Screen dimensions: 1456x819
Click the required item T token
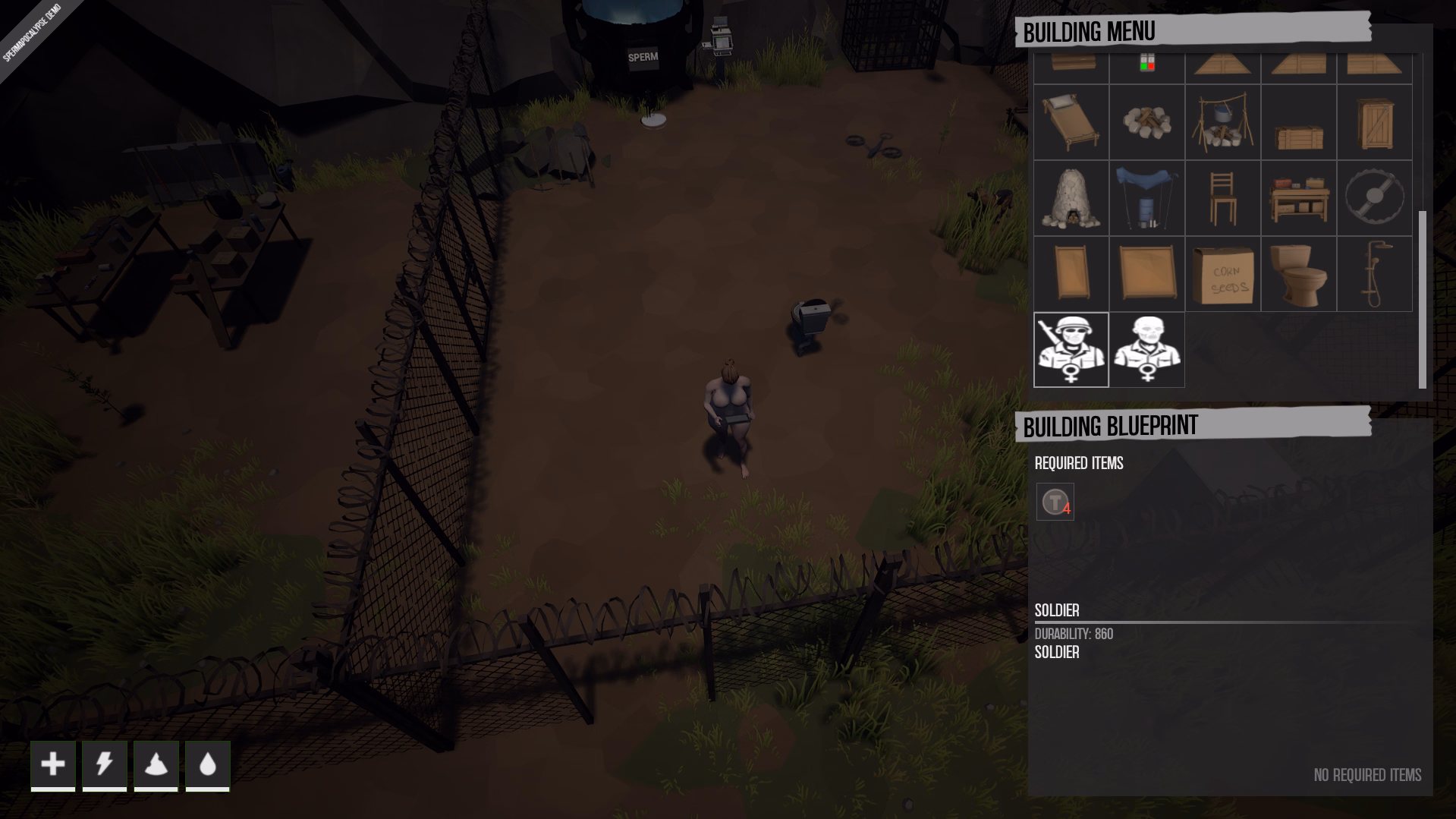(1055, 502)
